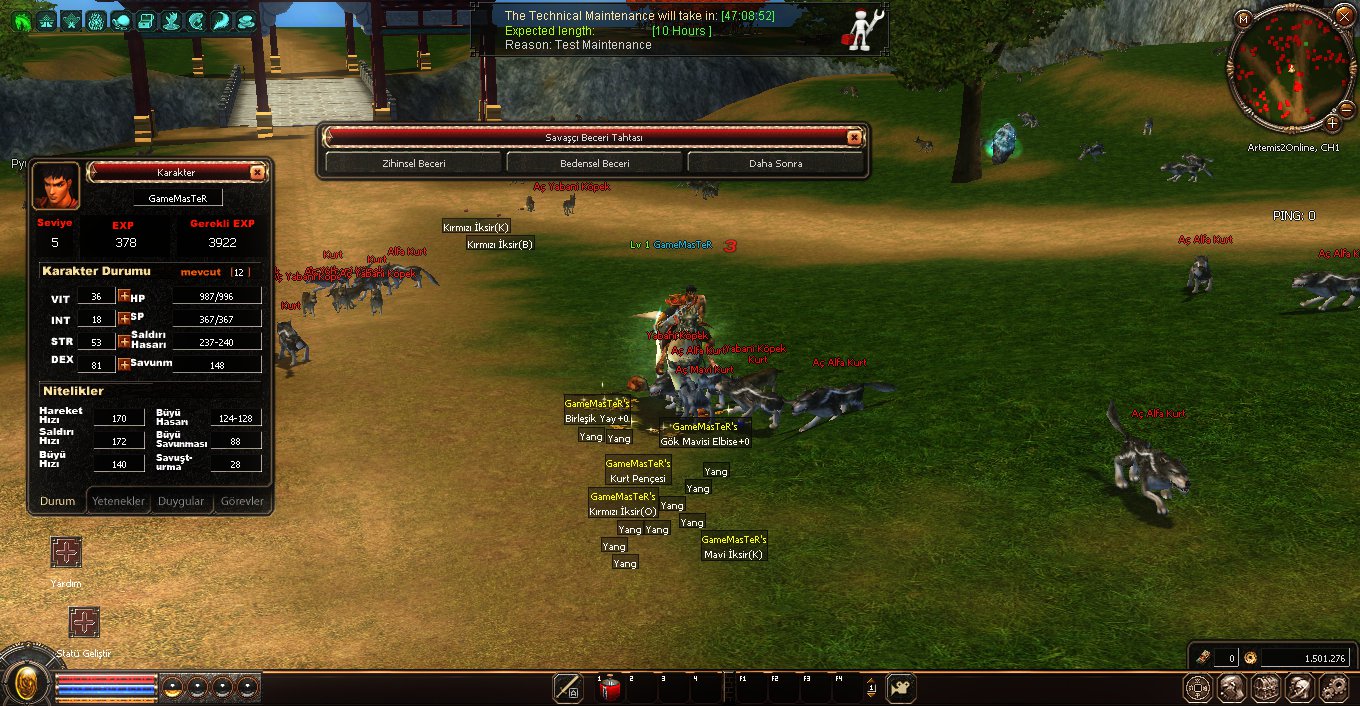Click the Yardım help icon
The width and height of the screenshot is (1360, 706).
[x=66, y=552]
